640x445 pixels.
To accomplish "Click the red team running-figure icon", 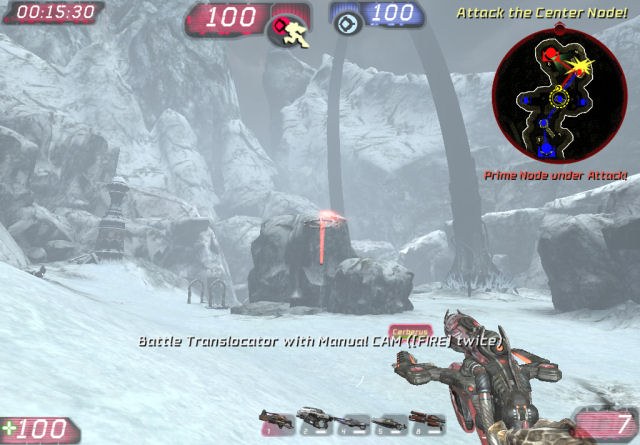I will tap(286, 31).
